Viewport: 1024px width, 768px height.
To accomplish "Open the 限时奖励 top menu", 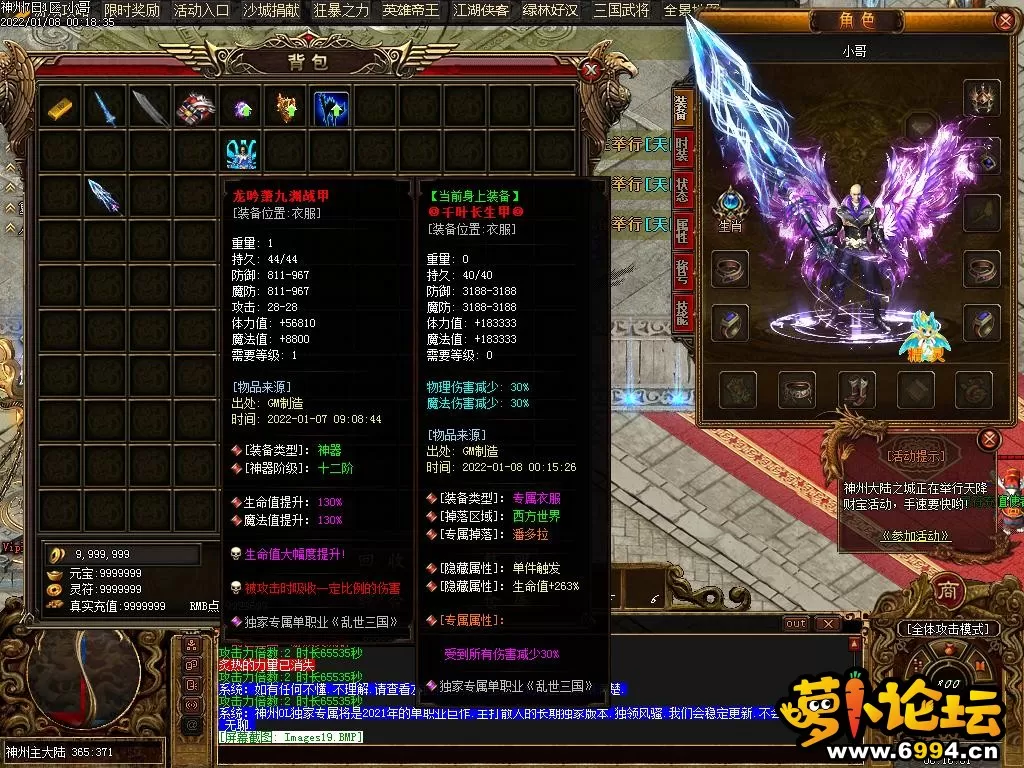I will 132,11.
